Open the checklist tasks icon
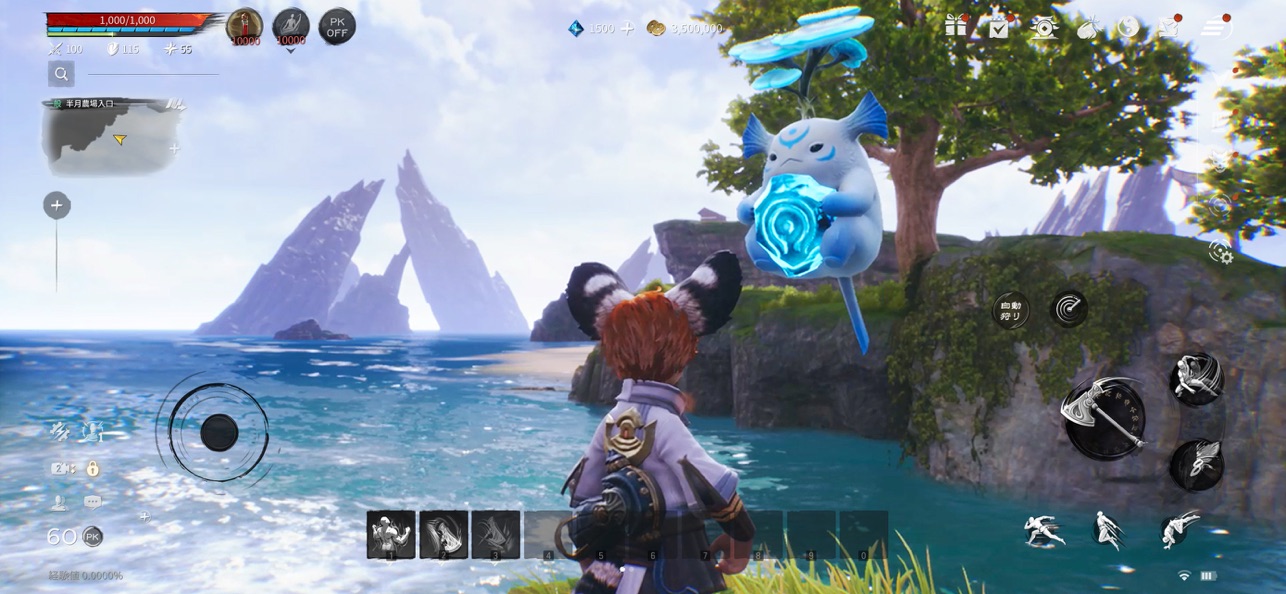 click(x=999, y=27)
